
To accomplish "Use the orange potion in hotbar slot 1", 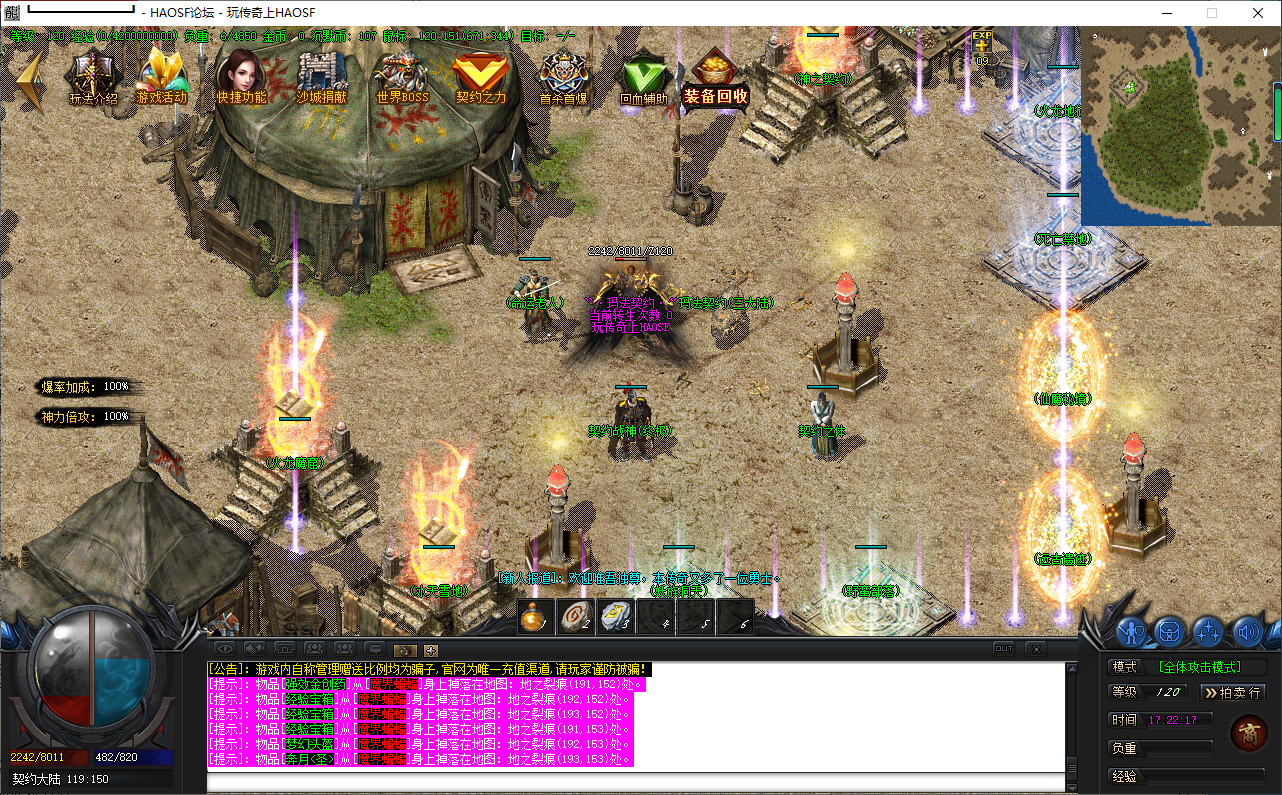I will point(536,617).
